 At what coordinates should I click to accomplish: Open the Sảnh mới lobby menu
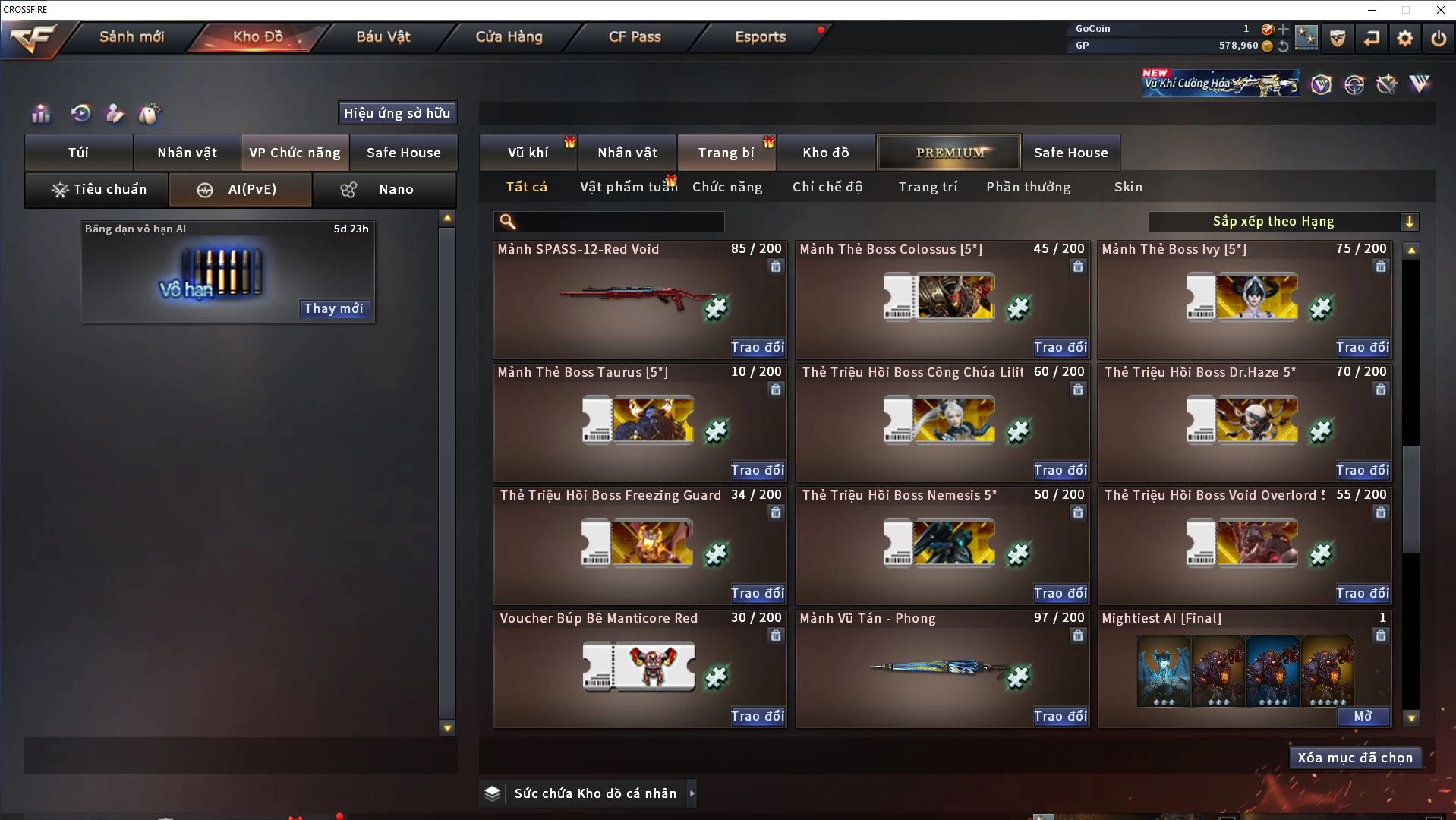coord(131,36)
